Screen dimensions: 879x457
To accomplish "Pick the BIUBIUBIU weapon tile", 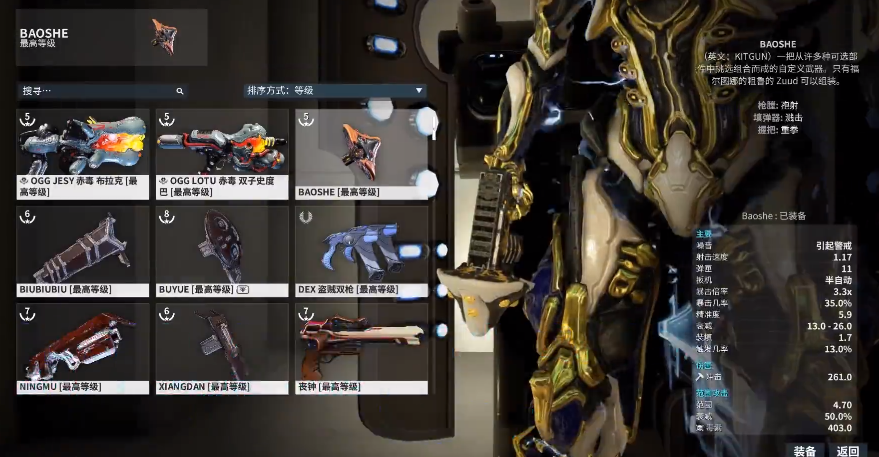I will point(83,250).
